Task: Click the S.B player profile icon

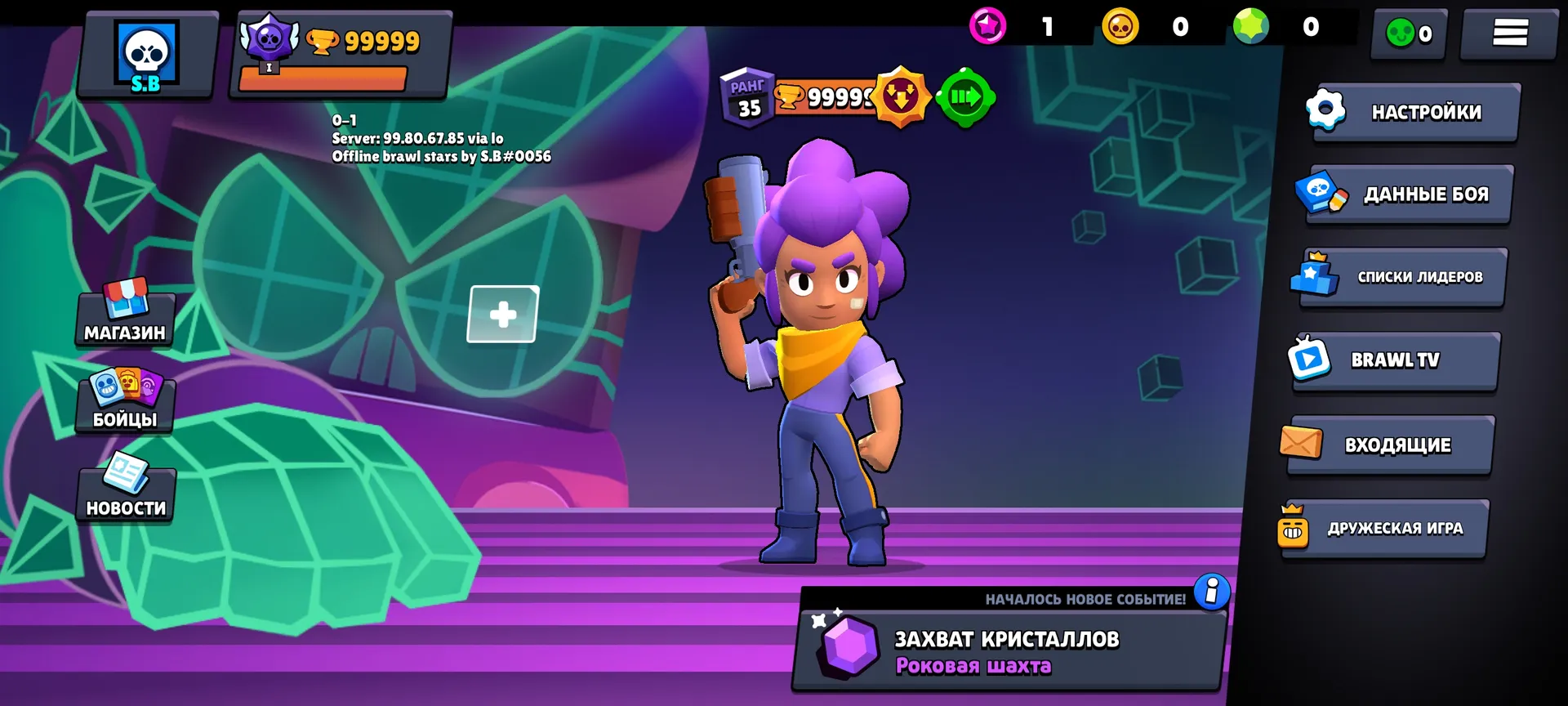Action: [147, 56]
